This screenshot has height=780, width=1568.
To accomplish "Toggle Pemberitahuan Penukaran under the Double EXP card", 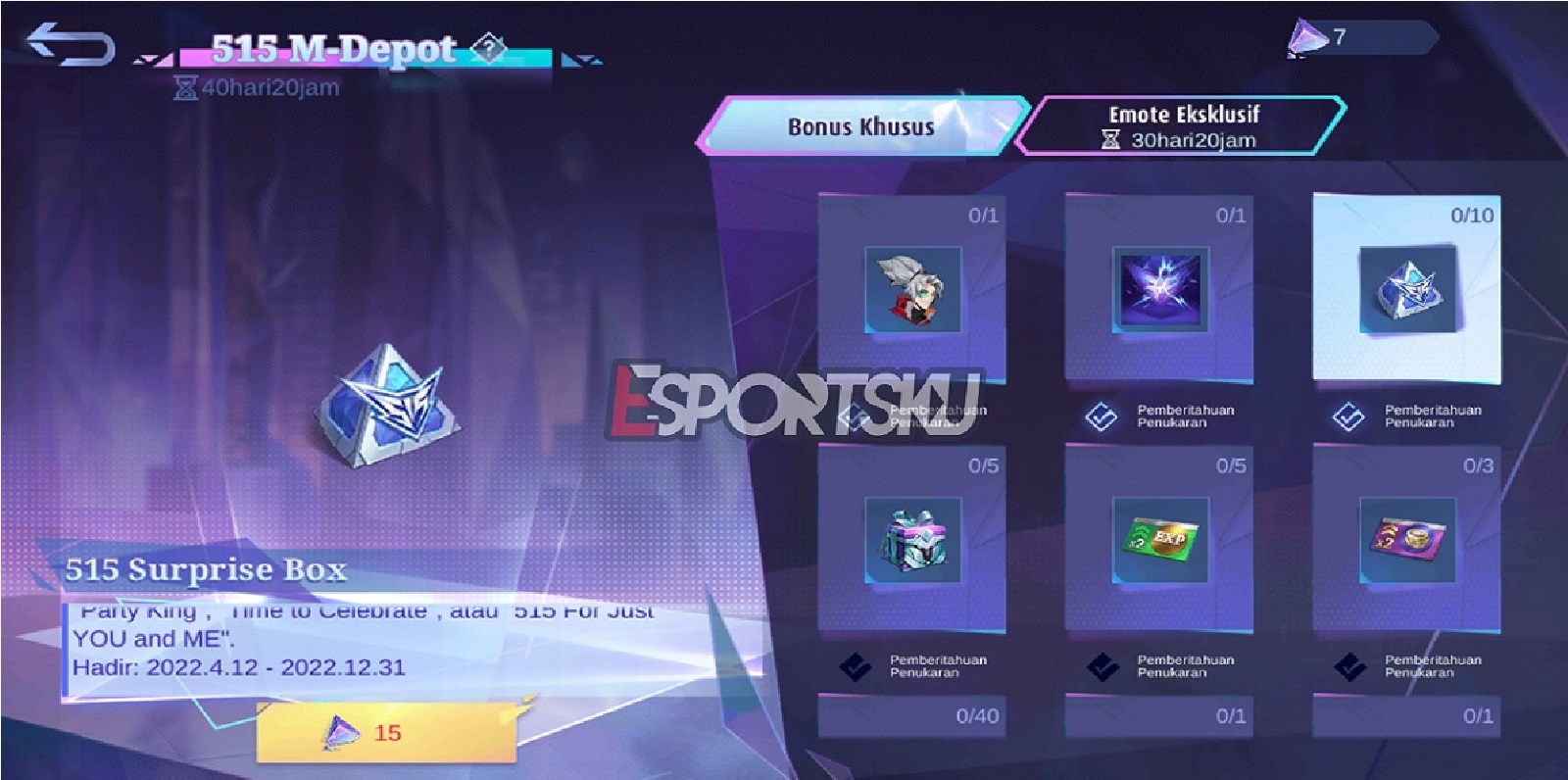I will (x=1105, y=667).
